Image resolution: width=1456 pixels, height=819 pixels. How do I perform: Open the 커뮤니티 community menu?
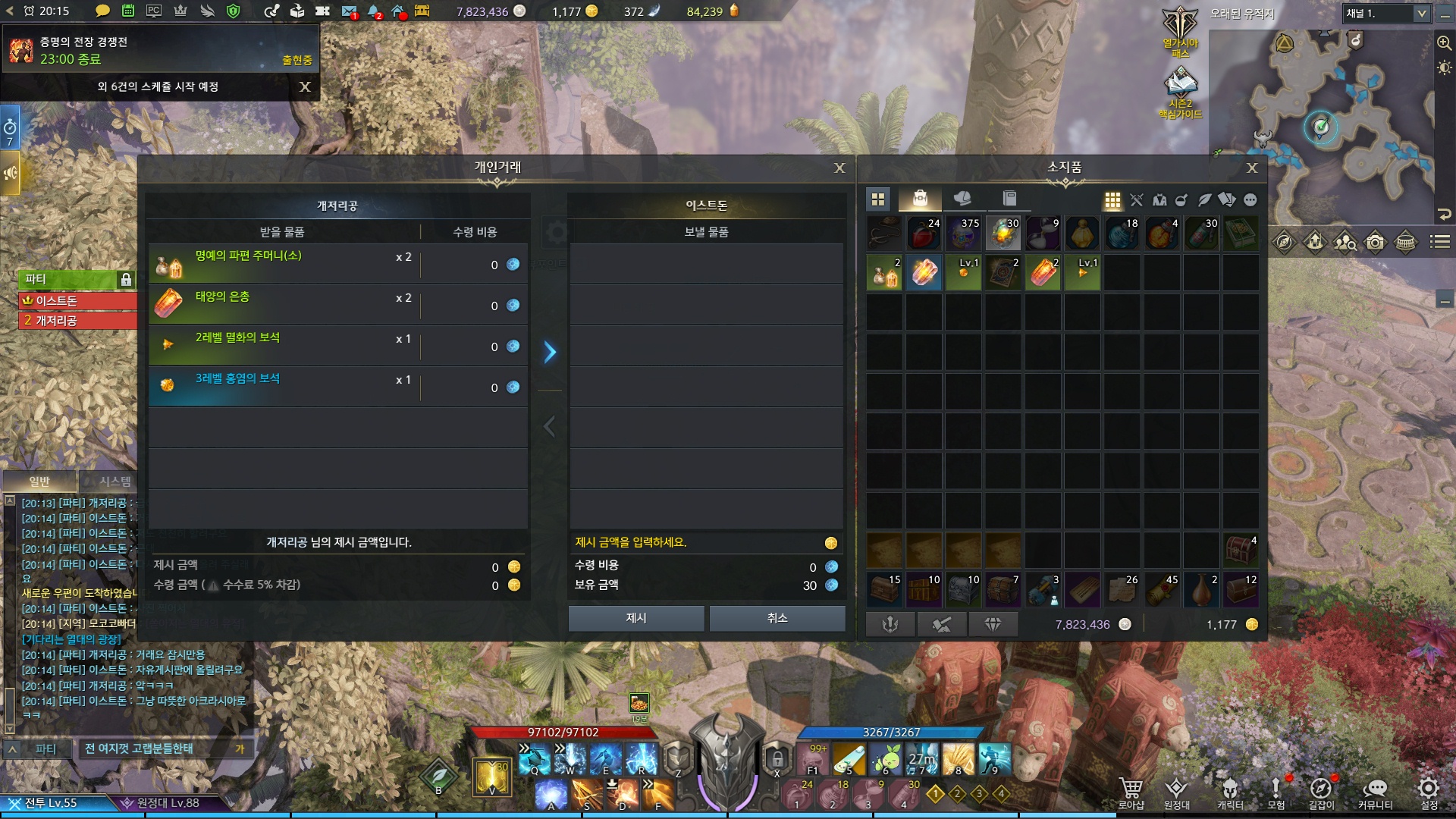click(x=1375, y=792)
